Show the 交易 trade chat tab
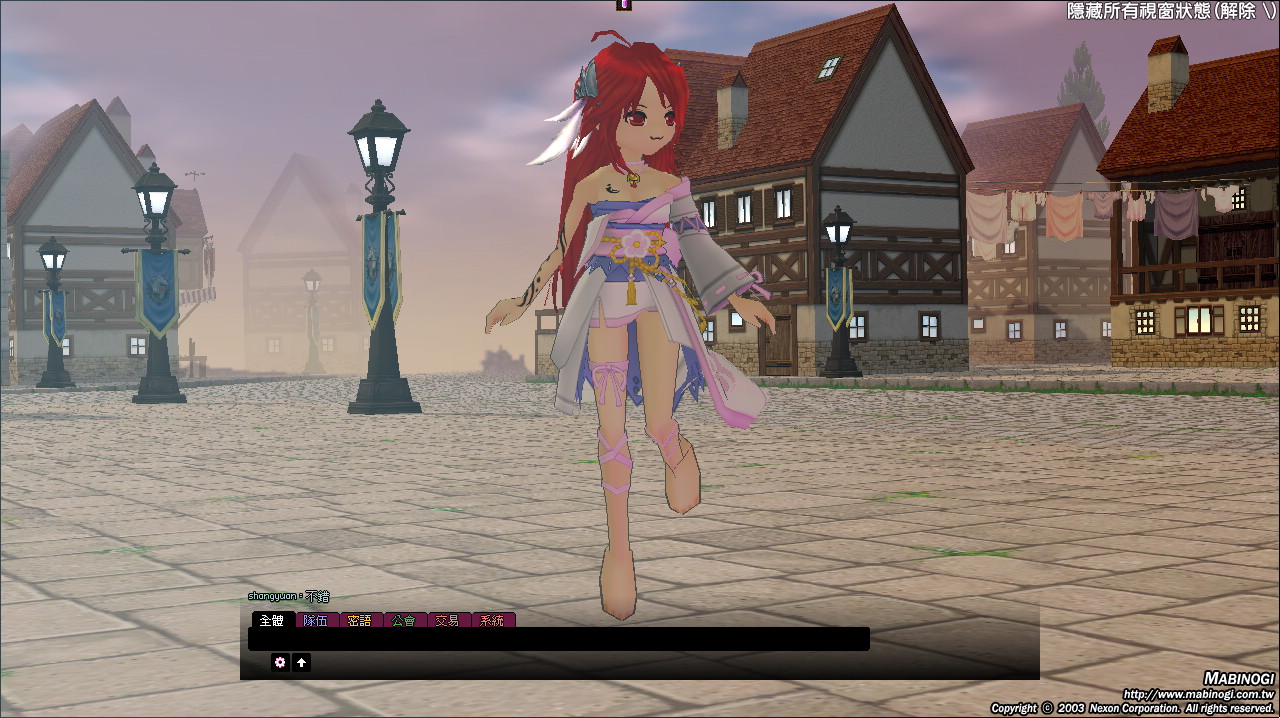 coord(448,620)
